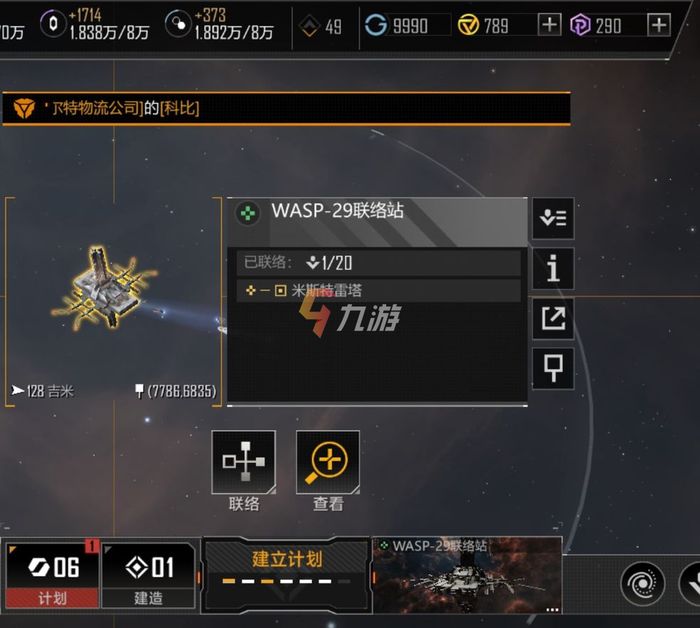Show the station info details

tap(553, 268)
